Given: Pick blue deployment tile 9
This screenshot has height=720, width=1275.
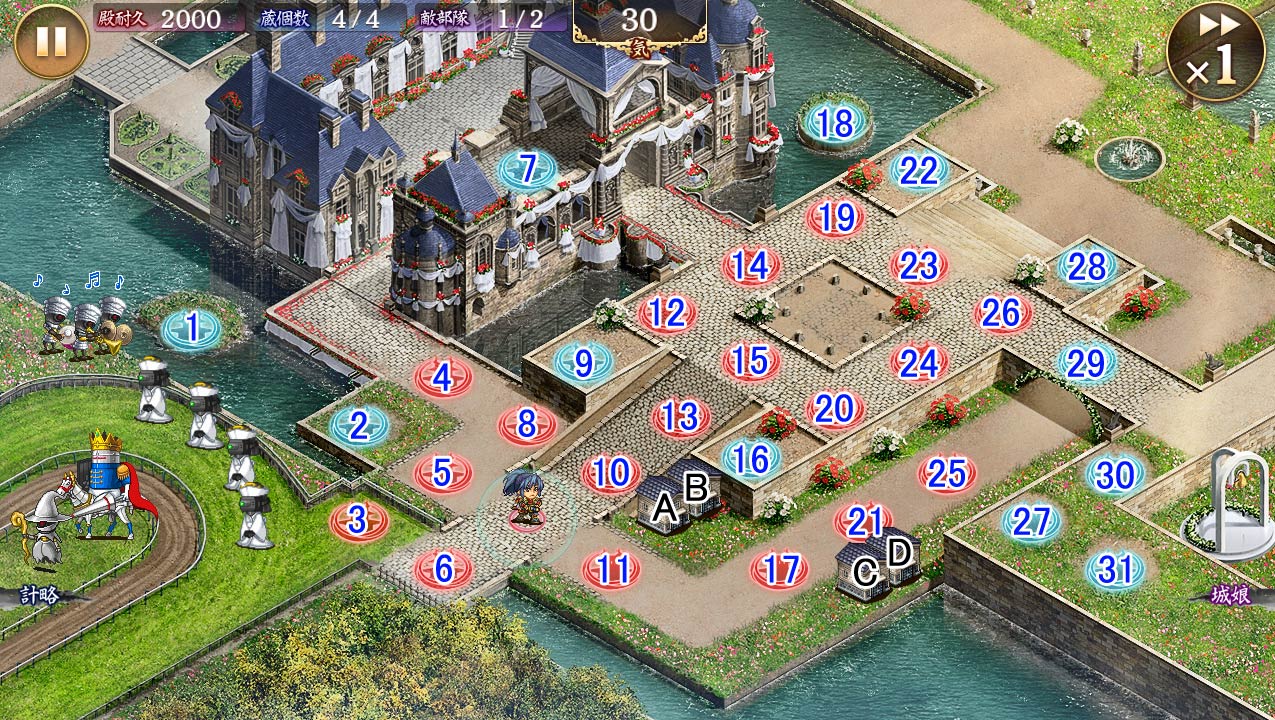Looking at the screenshot, I should click(583, 362).
